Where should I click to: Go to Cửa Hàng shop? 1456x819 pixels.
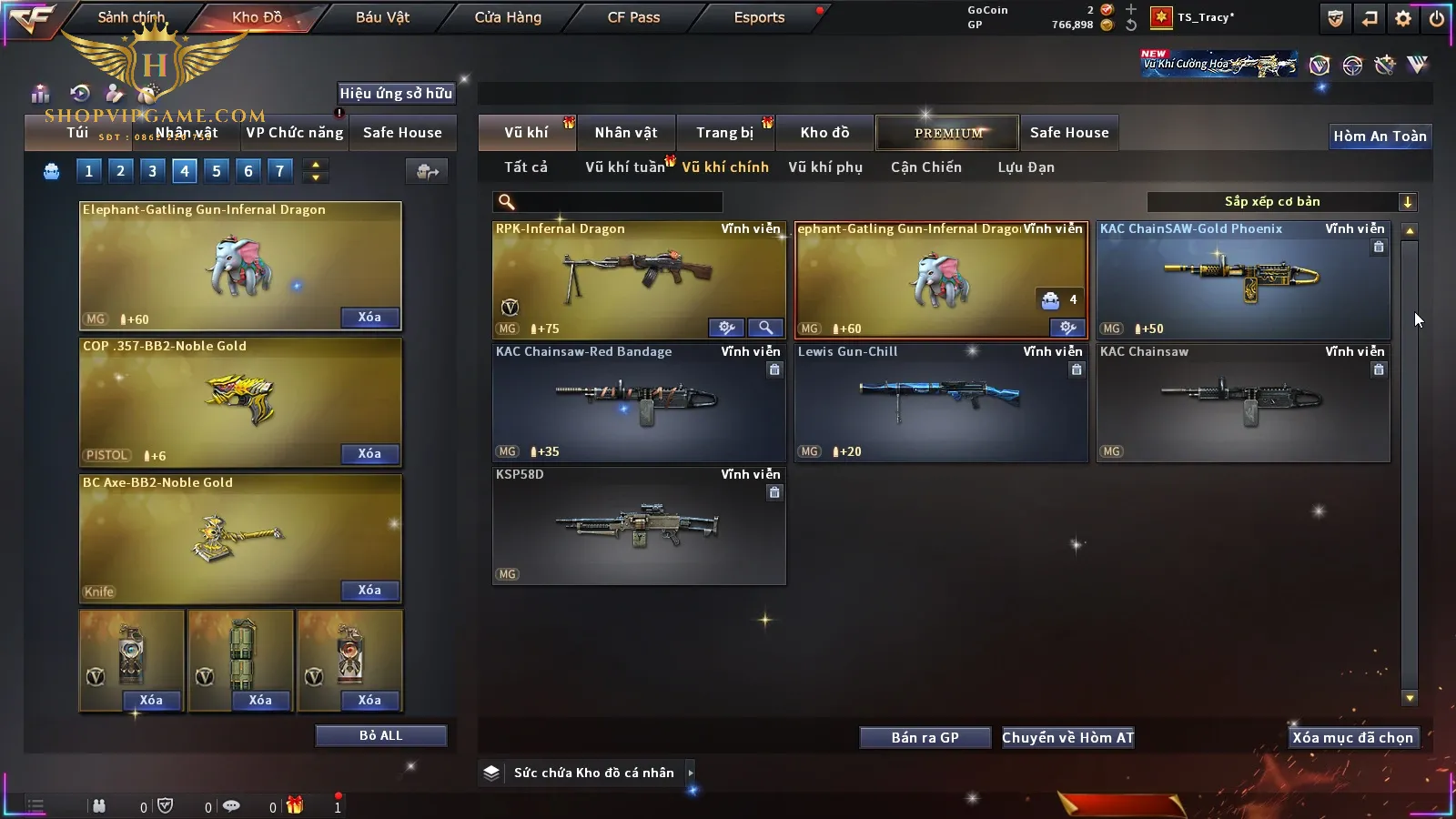[508, 17]
